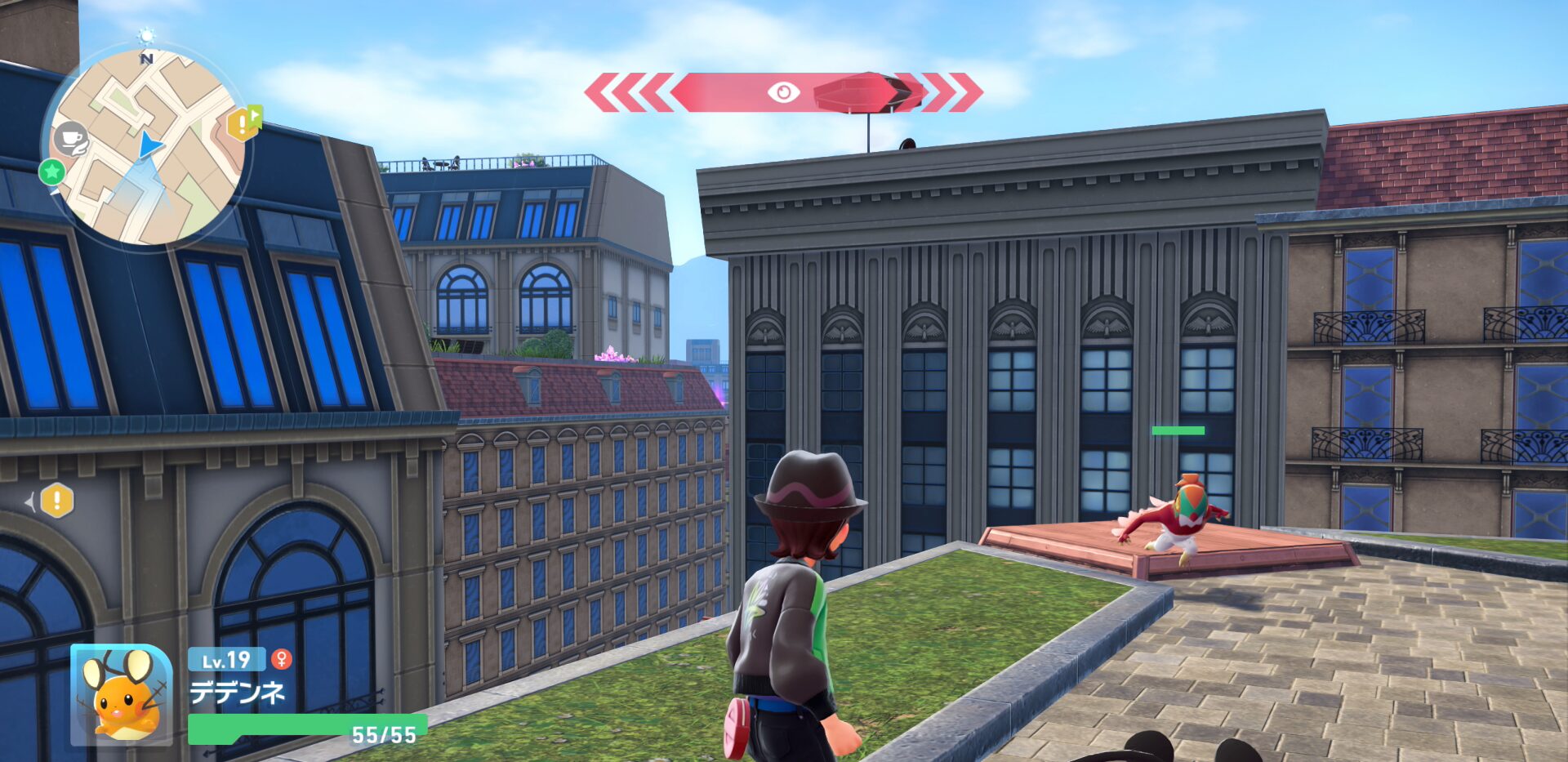Click the blue player arrow on the minimap
Image resolution: width=1568 pixels, height=762 pixels.
(x=149, y=145)
